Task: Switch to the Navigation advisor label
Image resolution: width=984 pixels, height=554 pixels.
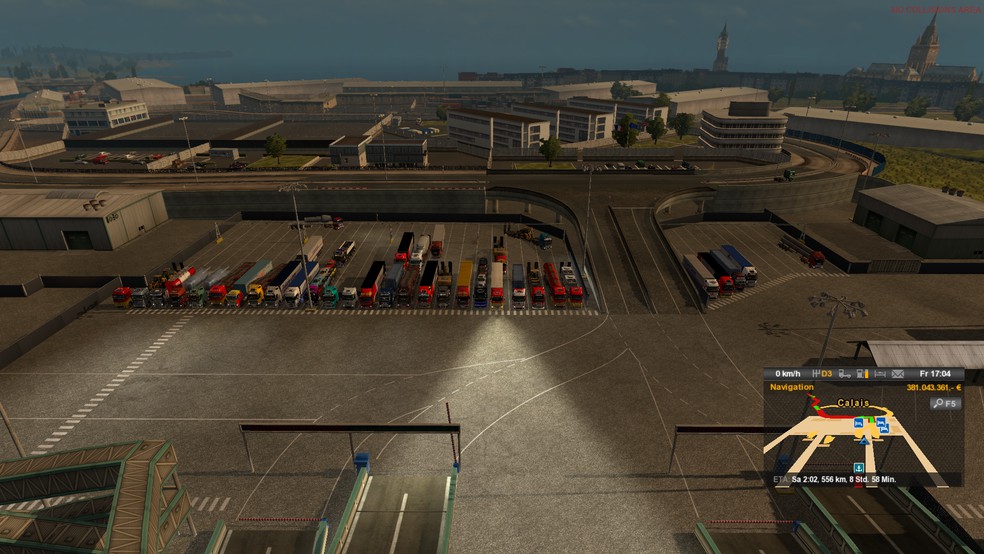Action: coord(792,387)
